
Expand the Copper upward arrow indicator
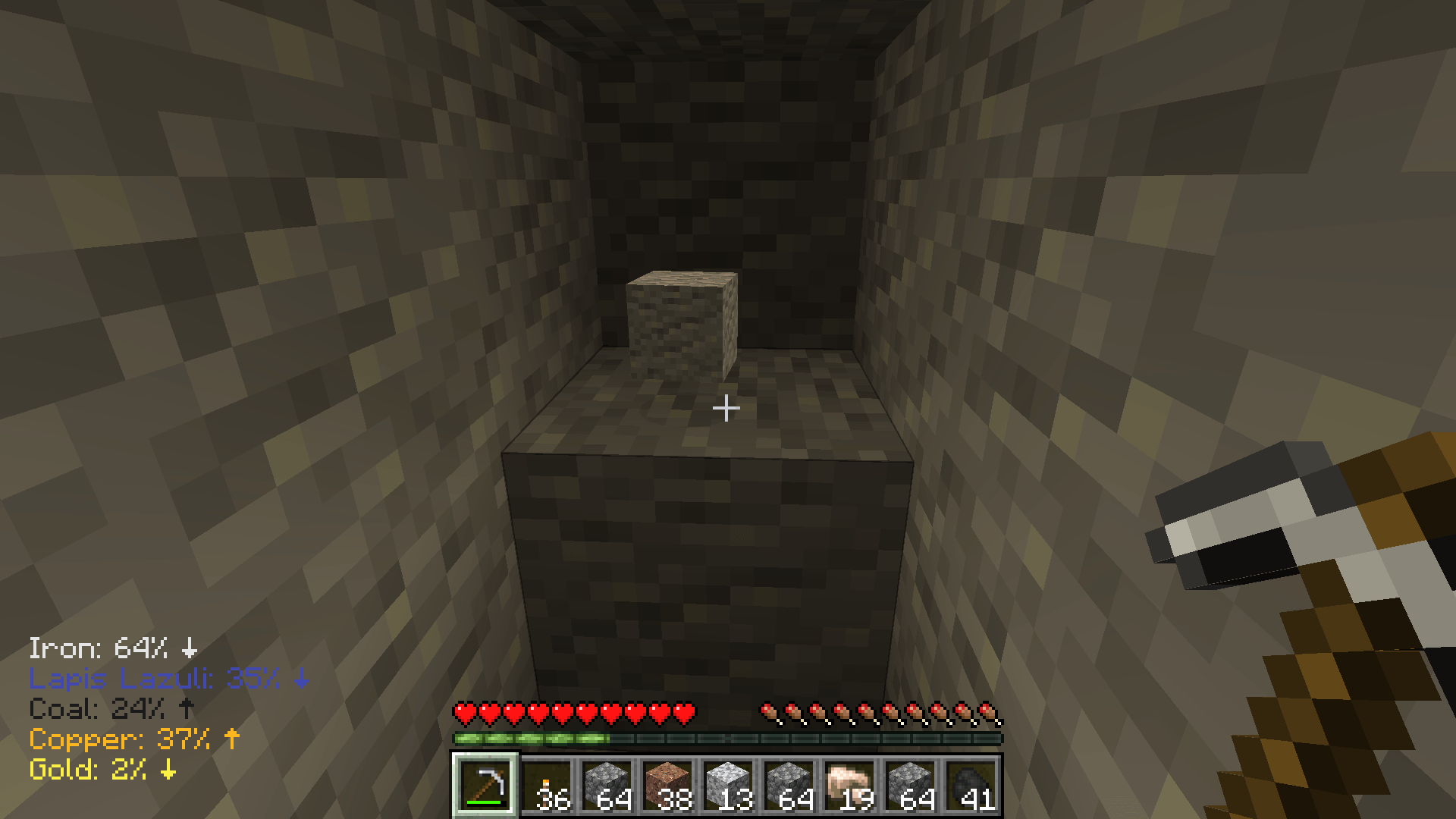click(x=231, y=737)
